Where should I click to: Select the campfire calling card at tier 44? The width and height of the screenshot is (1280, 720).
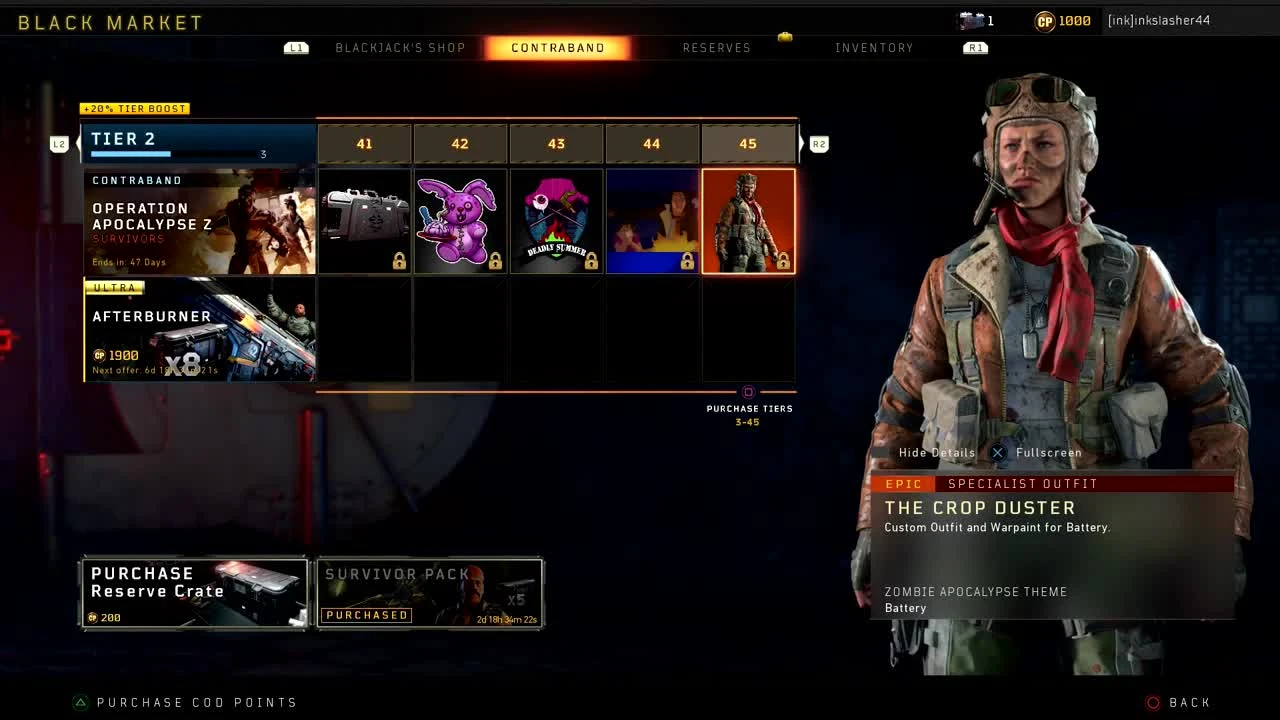coord(652,220)
